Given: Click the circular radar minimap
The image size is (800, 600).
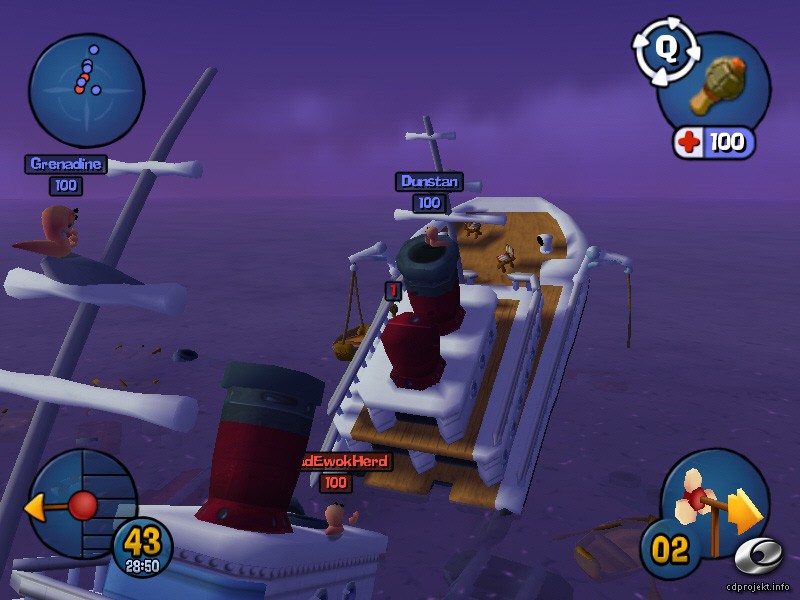Looking at the screenshot, I should pos(86,91).
